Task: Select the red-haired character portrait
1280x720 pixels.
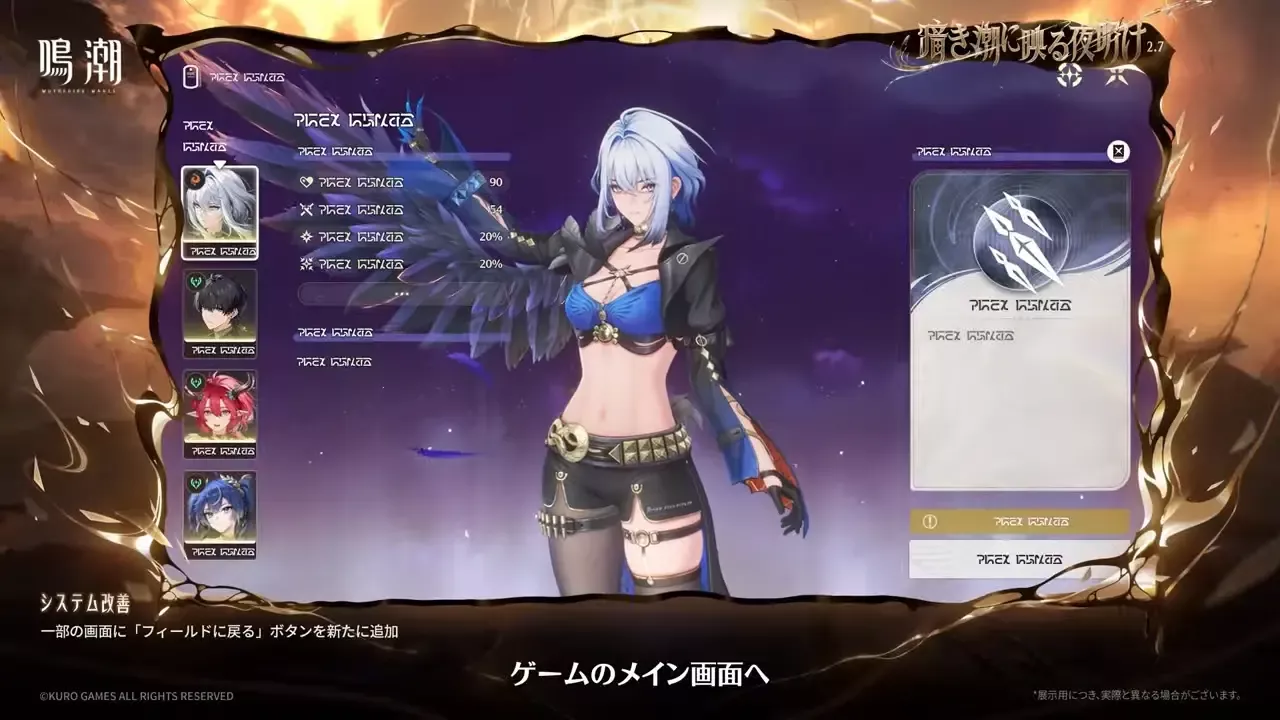Action: 220,414
